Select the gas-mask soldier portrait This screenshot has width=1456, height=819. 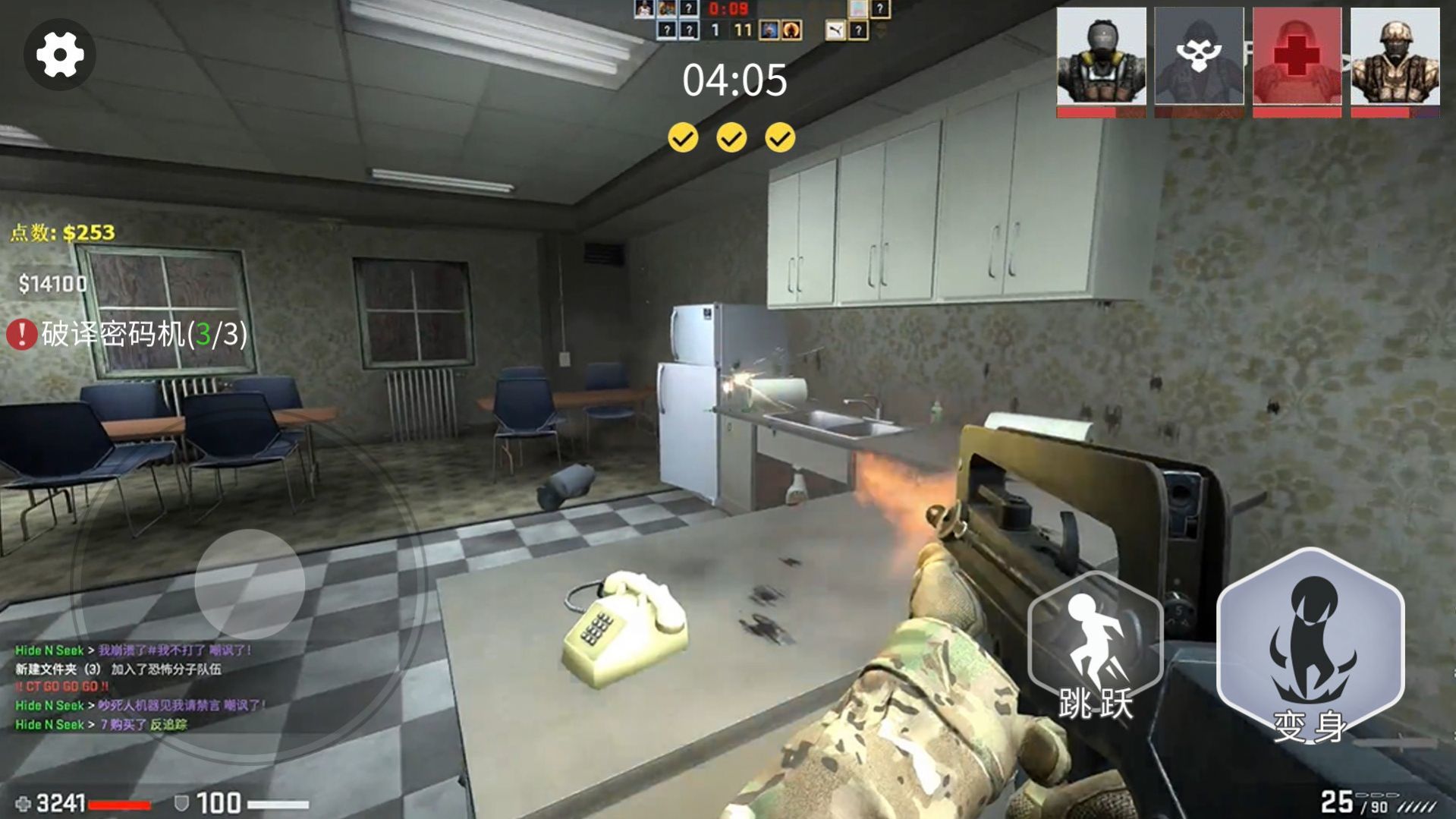pos(1101,59)
